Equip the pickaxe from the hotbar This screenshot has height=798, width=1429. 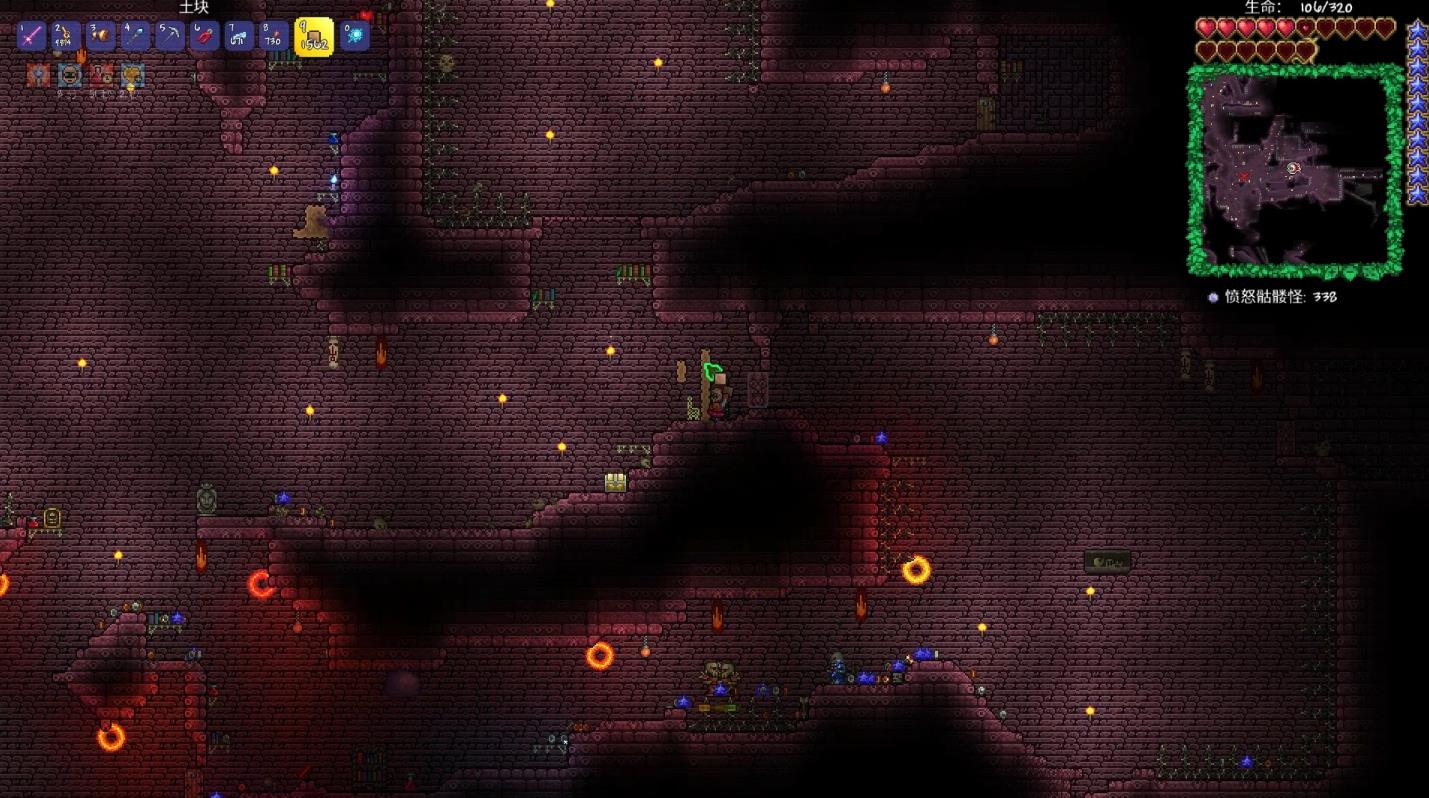169,37
